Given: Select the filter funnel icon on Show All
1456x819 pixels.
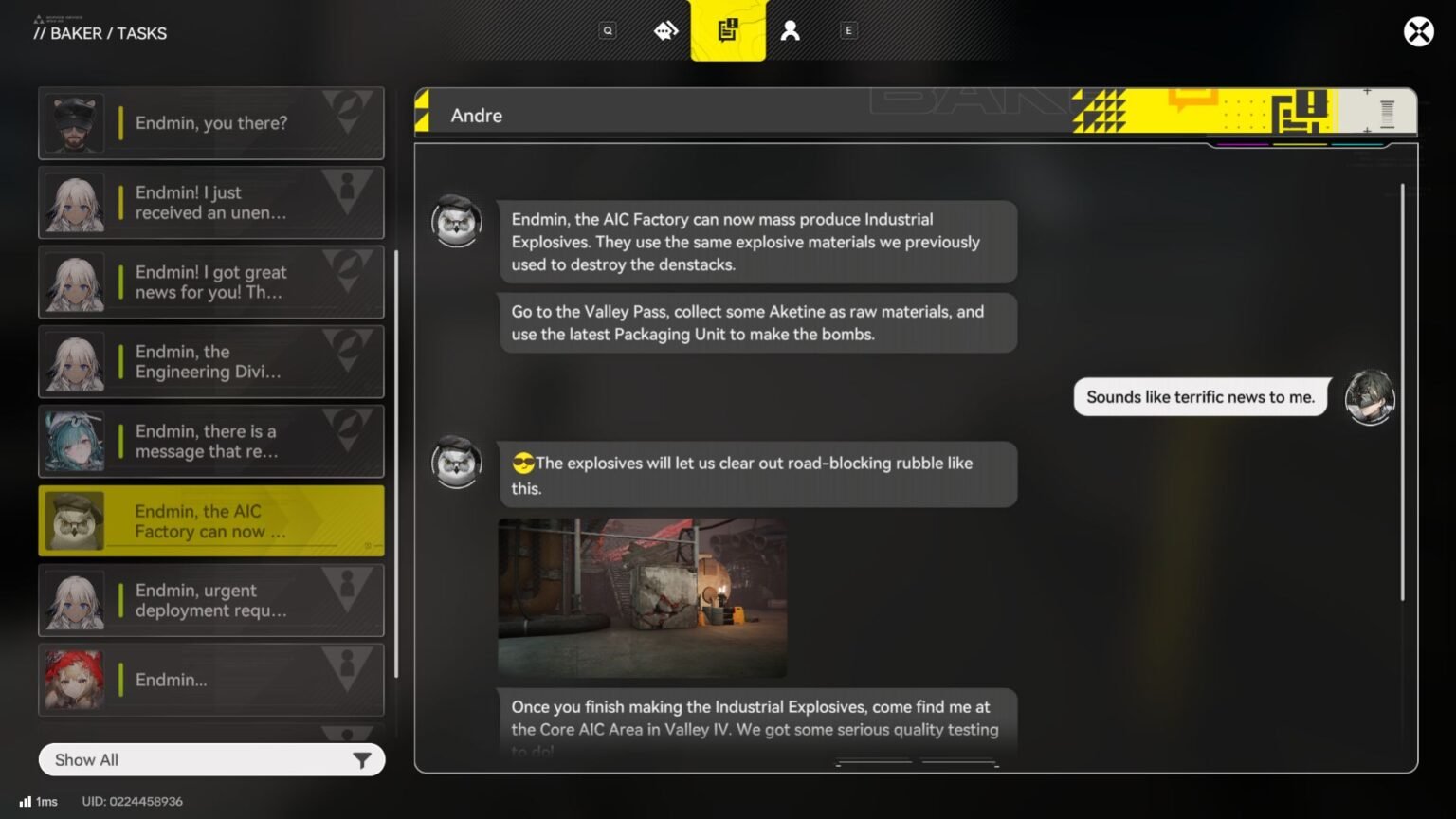Looking at the screenshot, I should coord(361,759).
